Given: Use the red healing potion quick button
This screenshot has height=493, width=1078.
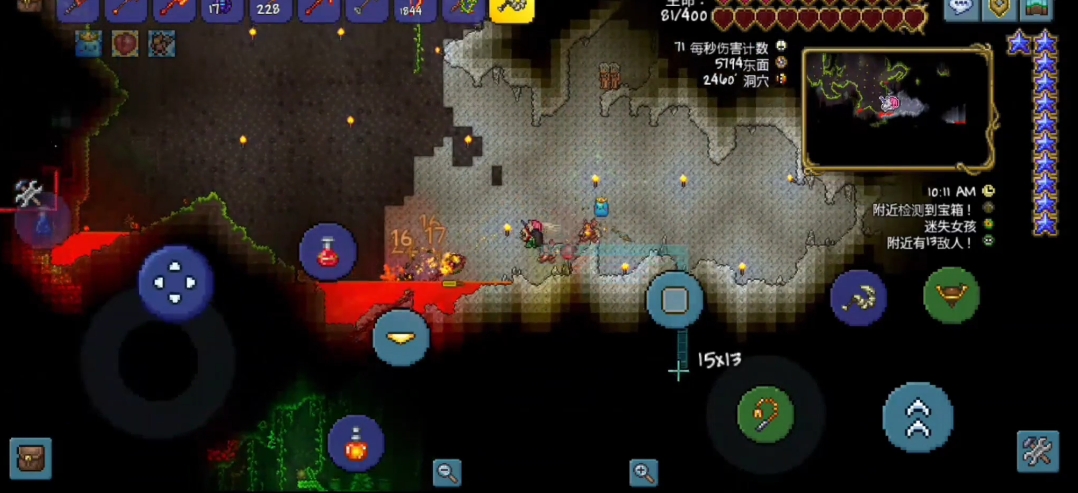Looking at the screenshot, I should click(x=328, y=252).
